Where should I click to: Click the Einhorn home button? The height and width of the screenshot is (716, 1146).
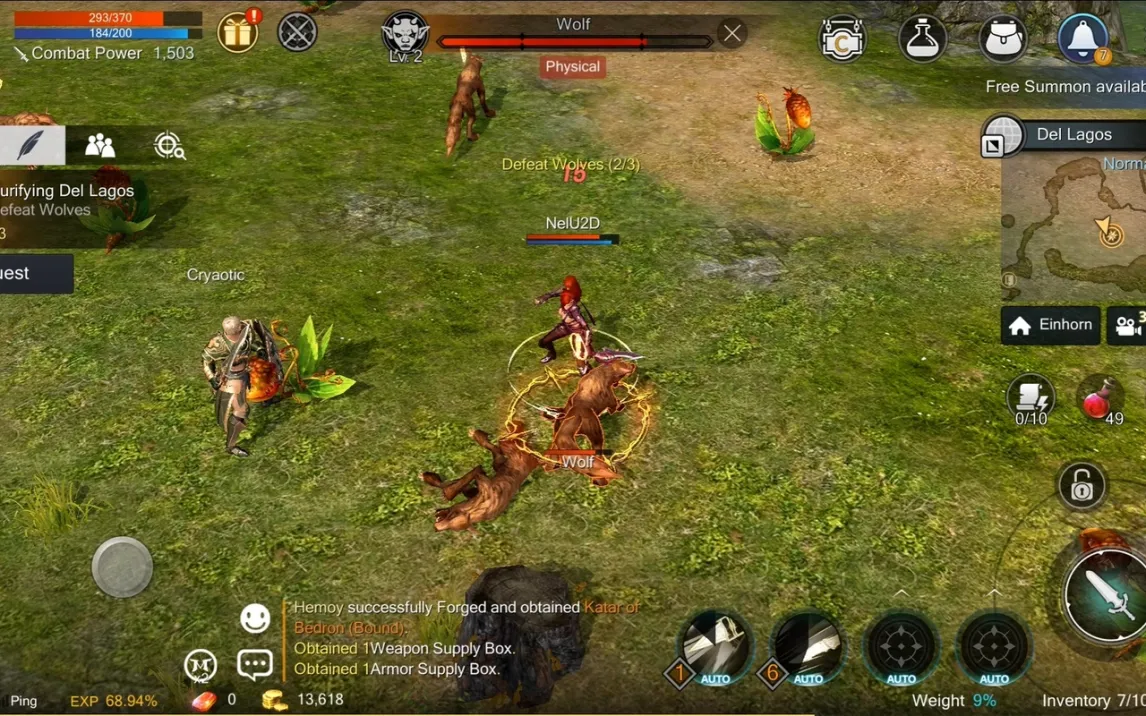[1050, 325]
